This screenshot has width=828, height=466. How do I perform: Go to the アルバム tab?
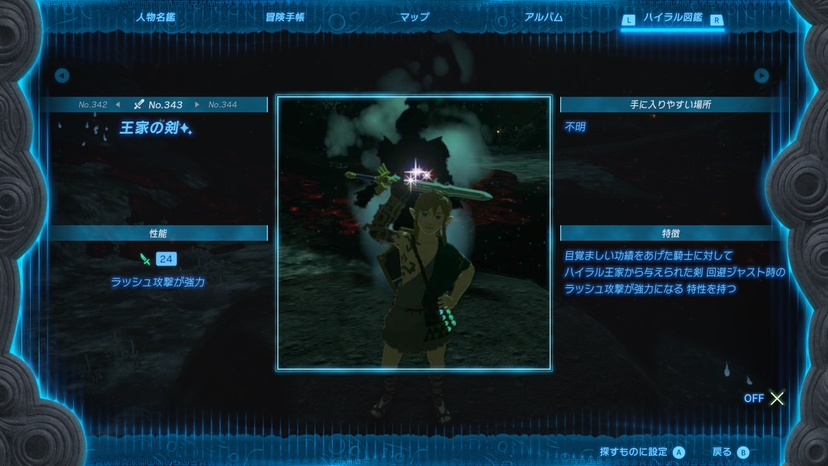tap(544, 17)
